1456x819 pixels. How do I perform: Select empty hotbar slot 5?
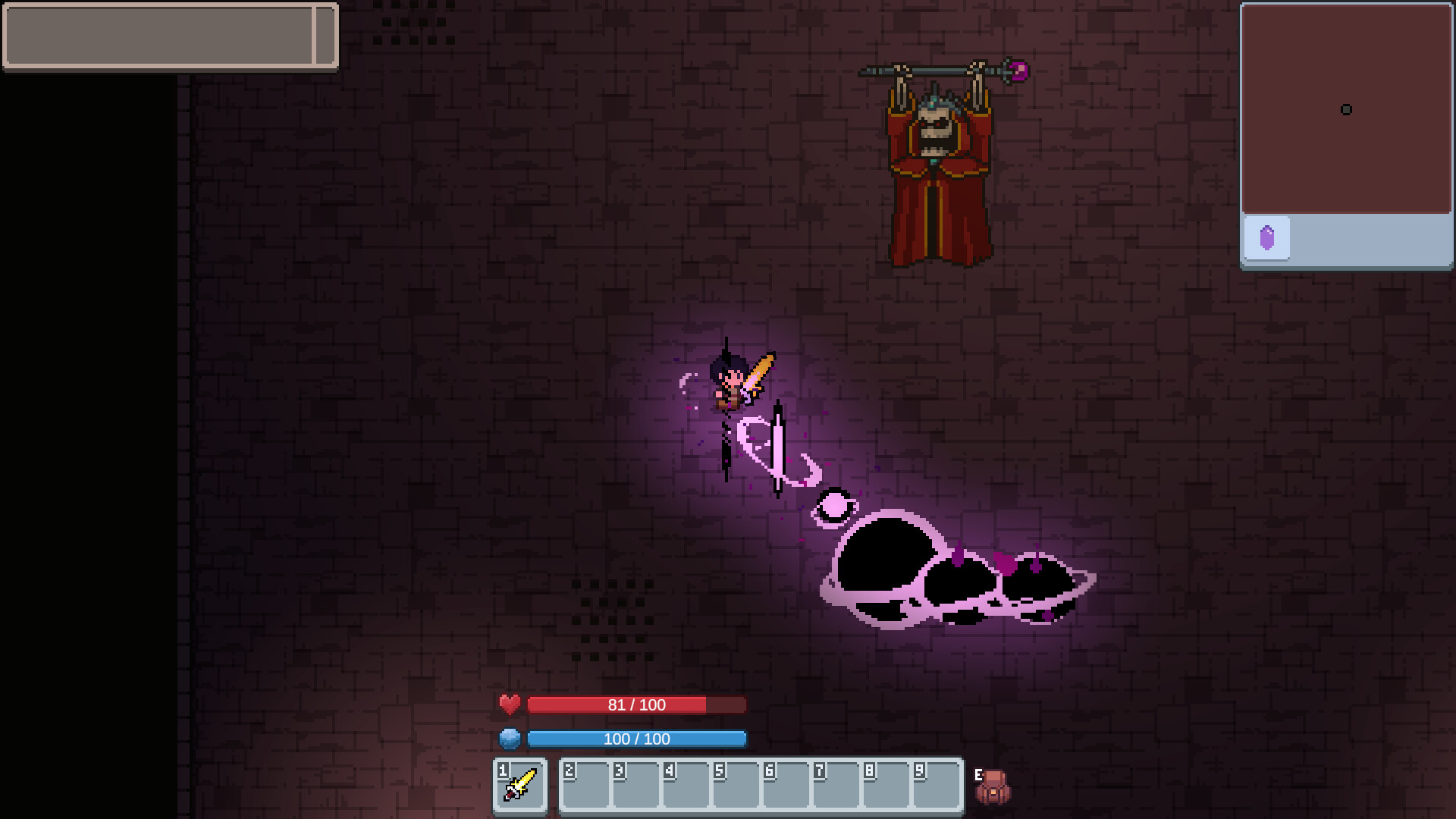point(734,786)
